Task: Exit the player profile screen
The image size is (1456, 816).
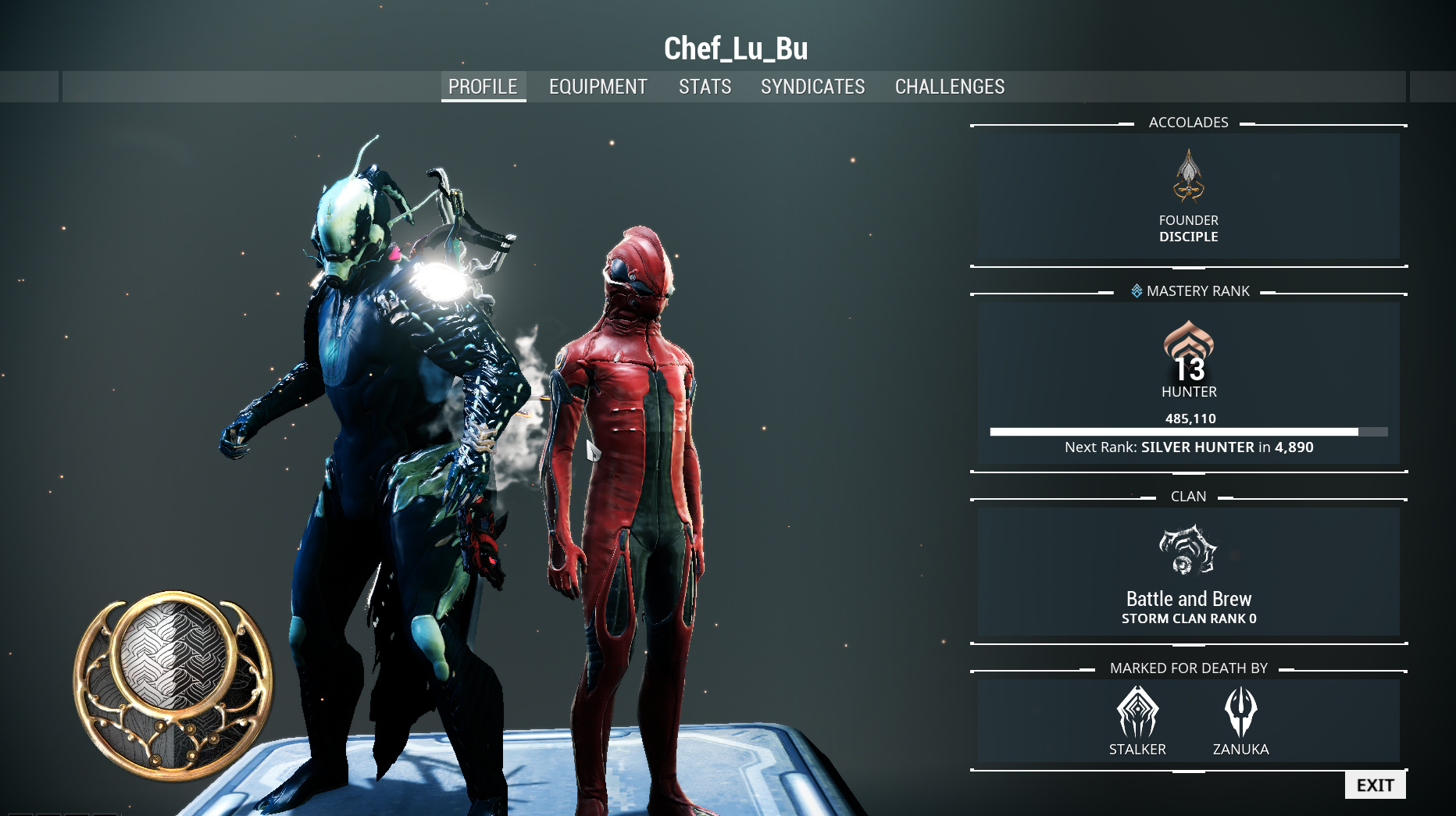Action: coord(1375,785)
